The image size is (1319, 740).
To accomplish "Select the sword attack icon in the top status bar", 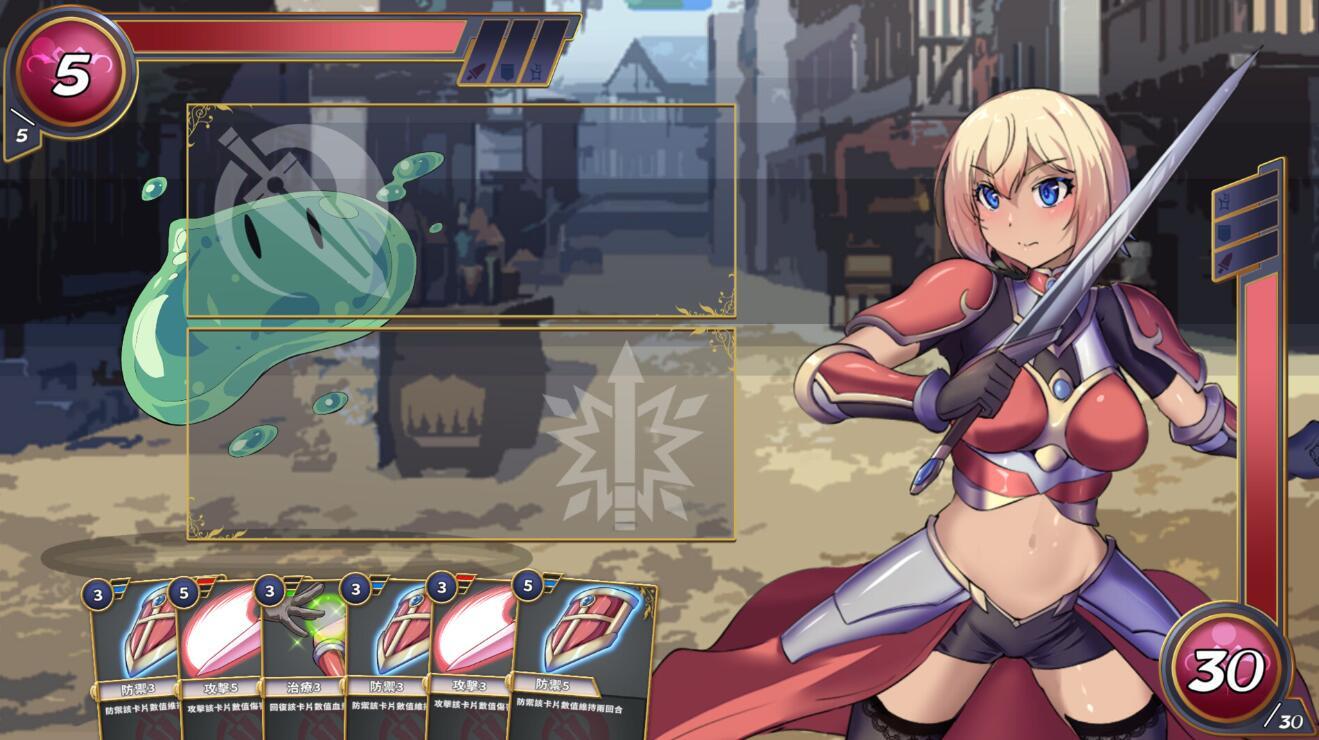I will click(476, 72).
